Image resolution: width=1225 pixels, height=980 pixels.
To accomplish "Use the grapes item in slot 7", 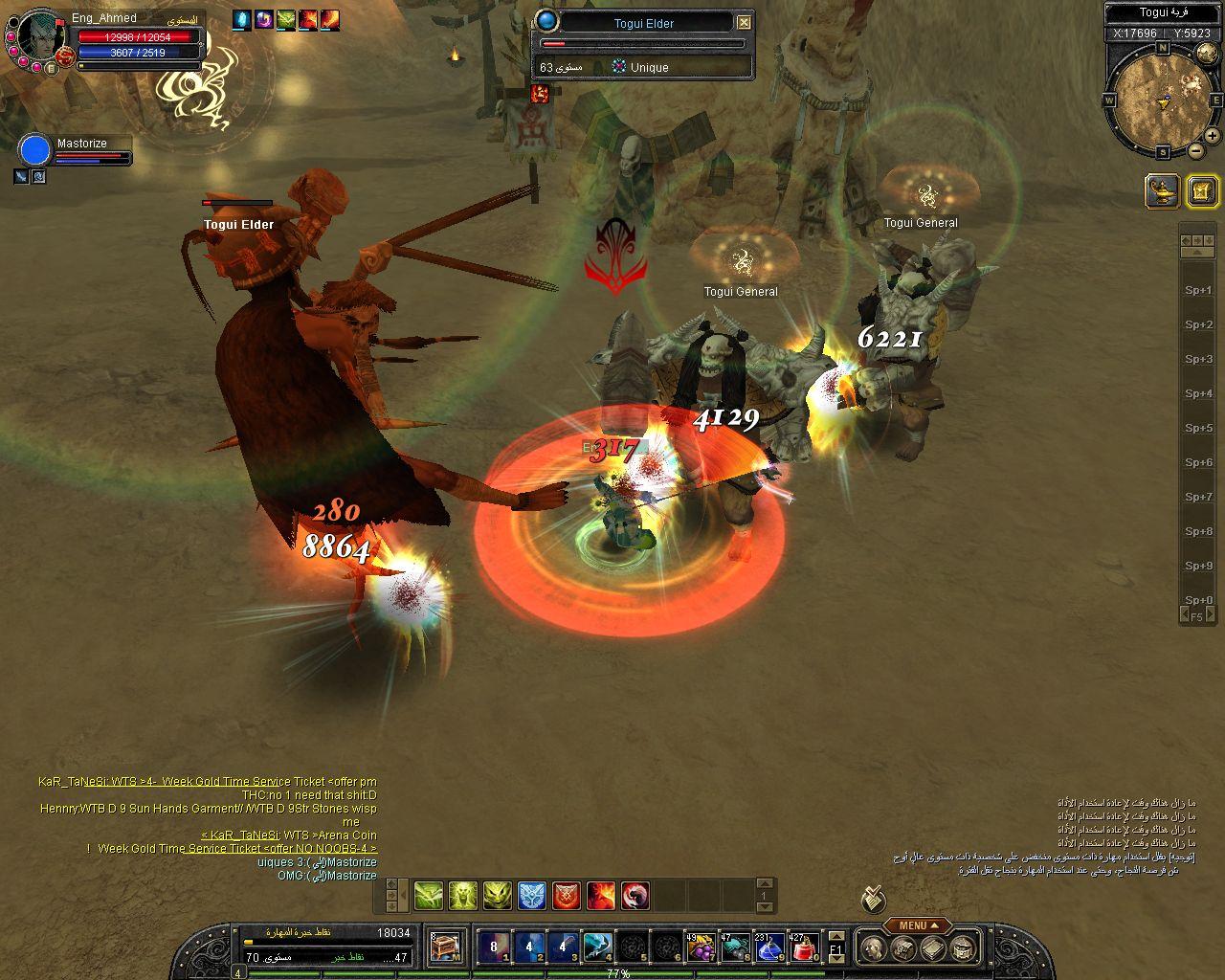I will tap(701, 947).
